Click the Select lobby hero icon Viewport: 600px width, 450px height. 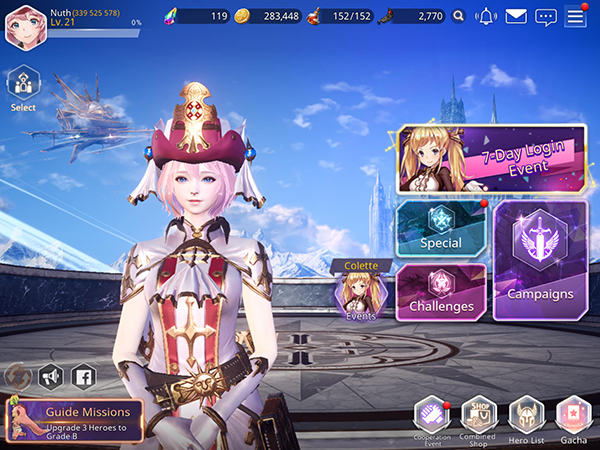pos(23,86)
